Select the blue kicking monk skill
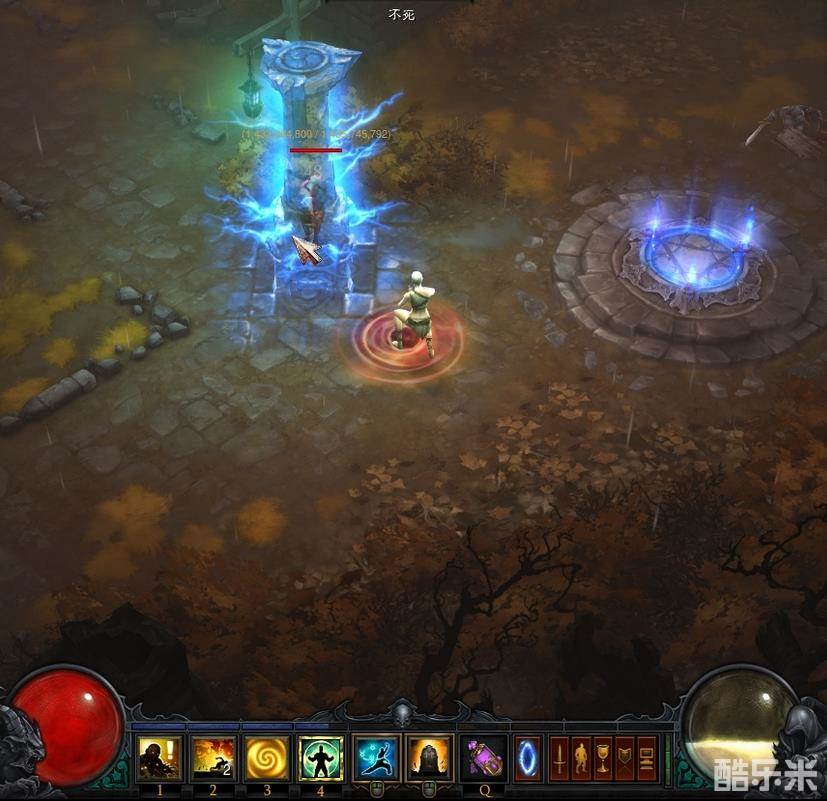This screenshot has height=801, width=827. coord(376,757)
